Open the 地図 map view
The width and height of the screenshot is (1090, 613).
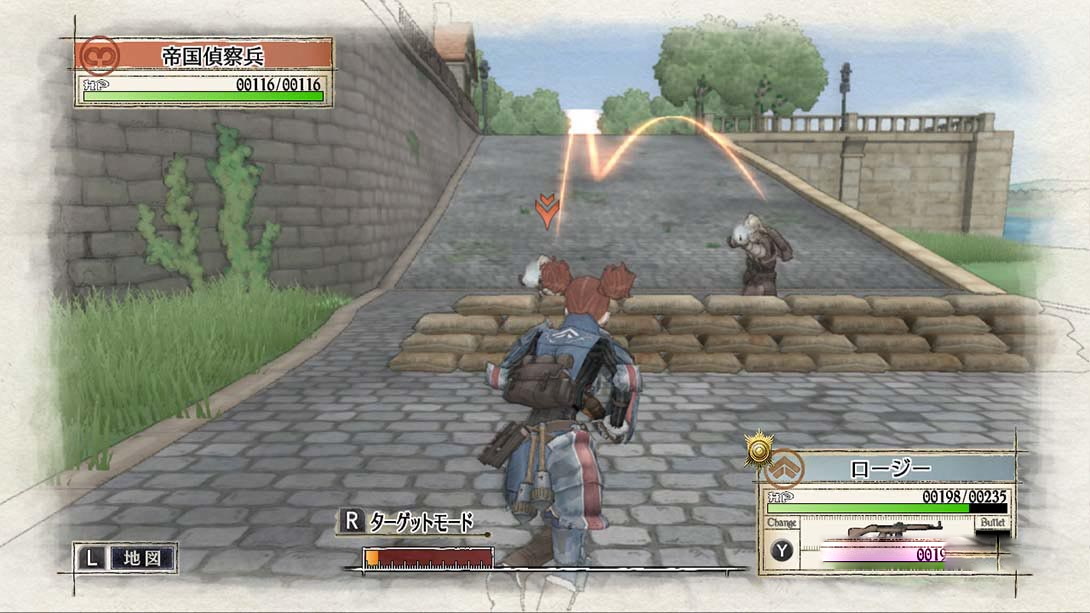pos(125,558)
